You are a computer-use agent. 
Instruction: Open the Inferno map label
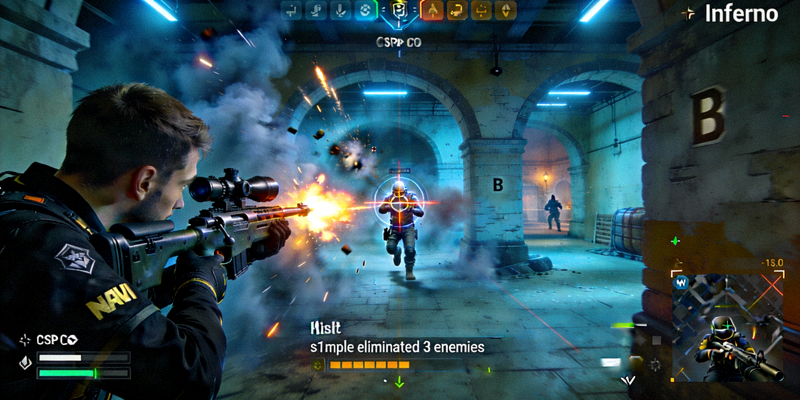click(x=741, y=14)
